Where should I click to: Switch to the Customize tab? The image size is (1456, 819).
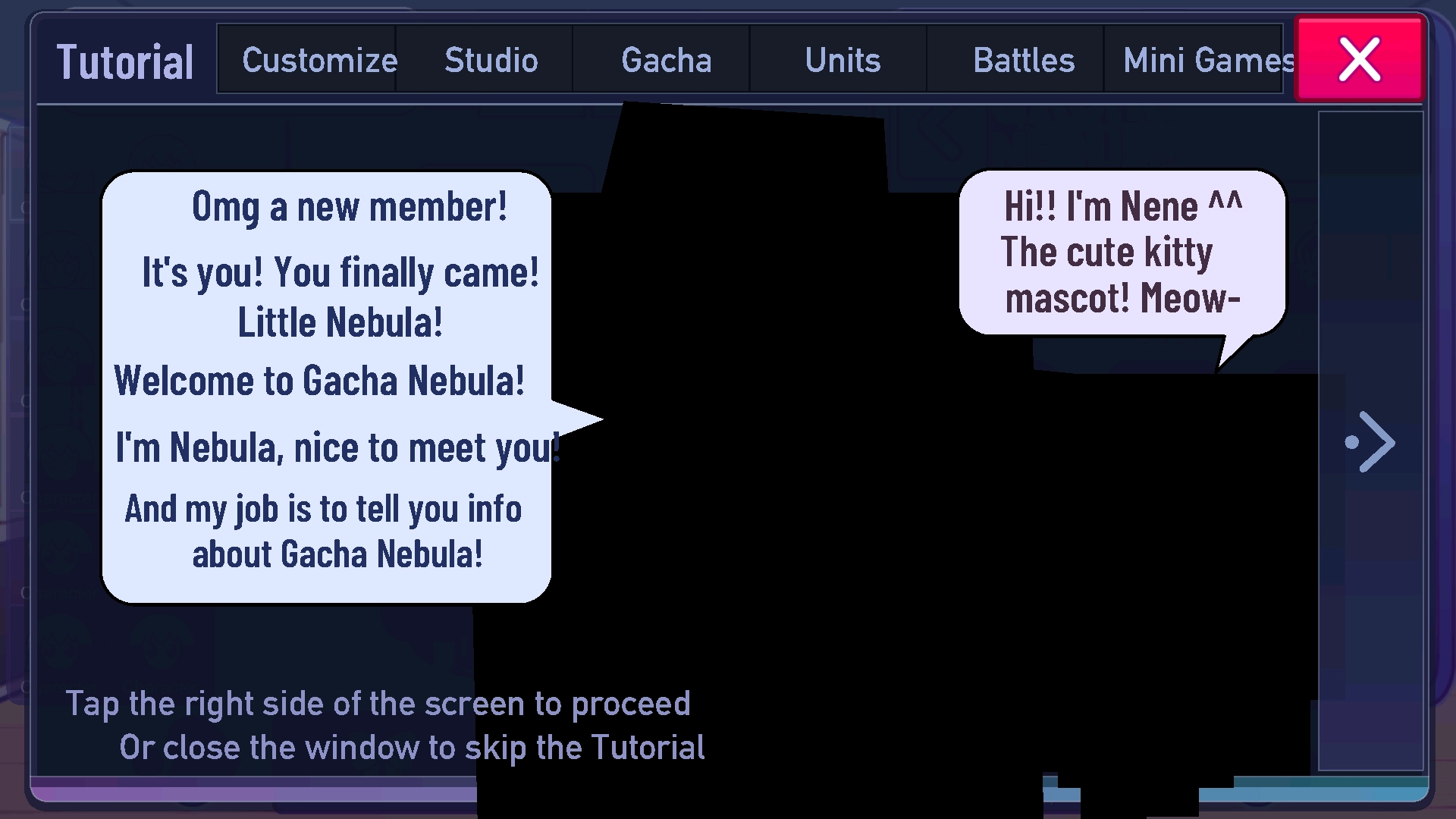[x=318, y=59]
